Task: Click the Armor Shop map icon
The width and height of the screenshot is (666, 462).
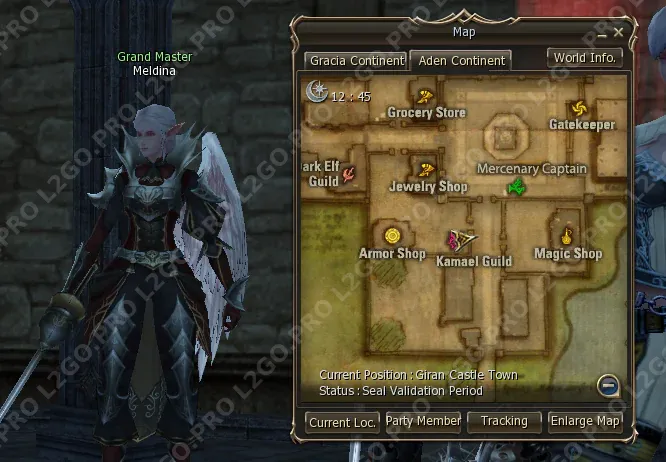Action: pos(393,236)
